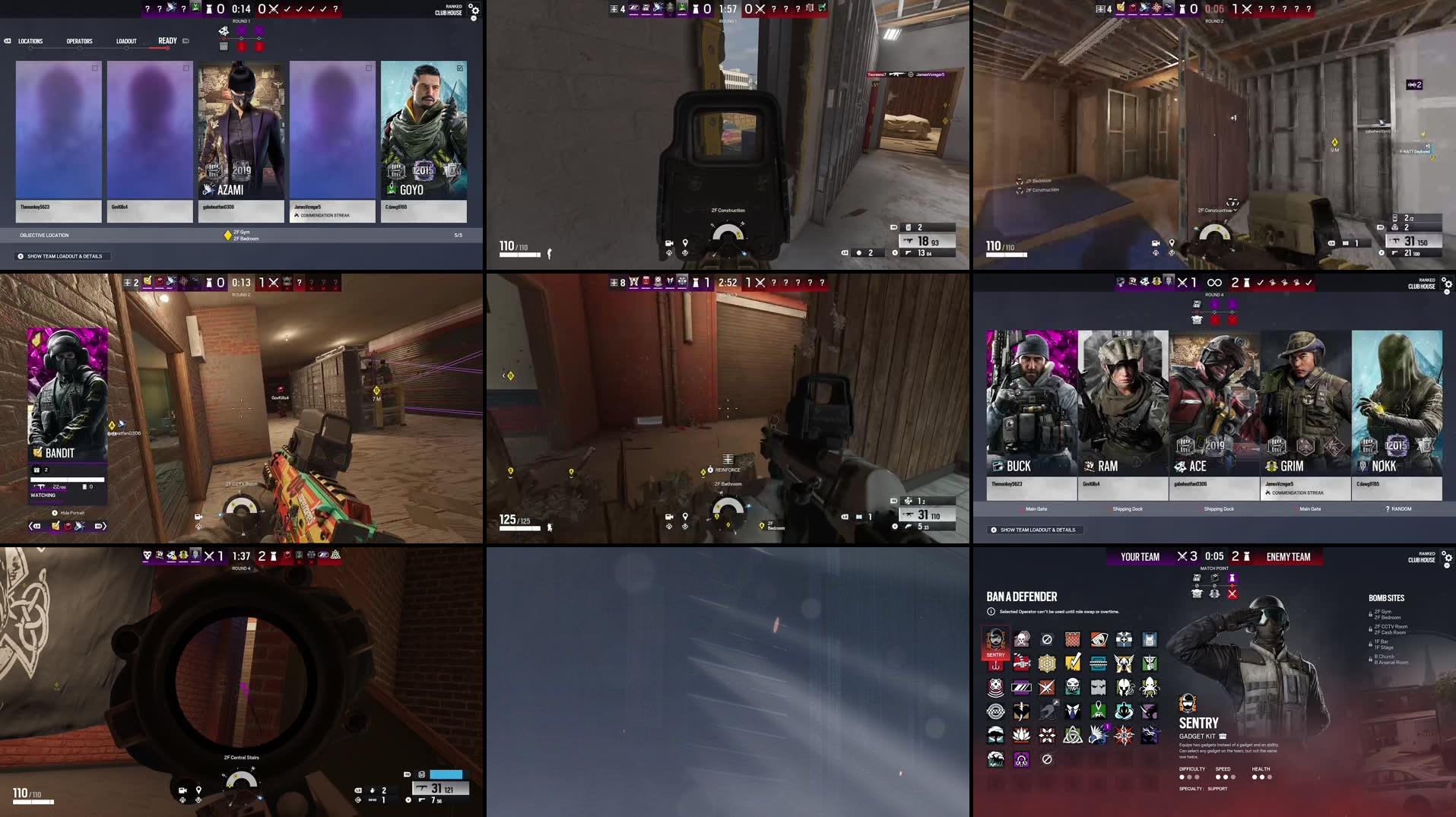Screen dimensions: 1456x817
Task: Select Doc's cross operator icon
Action: 1124,639
